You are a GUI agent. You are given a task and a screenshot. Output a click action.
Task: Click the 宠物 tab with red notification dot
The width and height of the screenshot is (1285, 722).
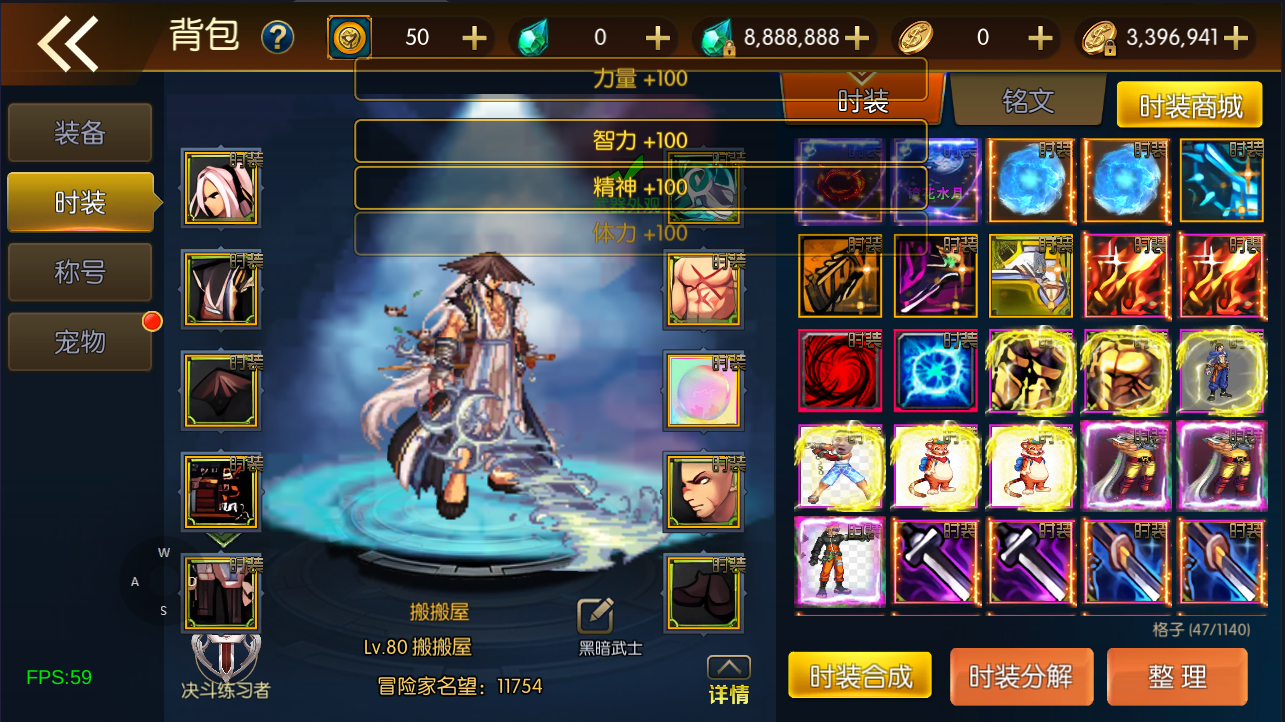tap(79, 341)
